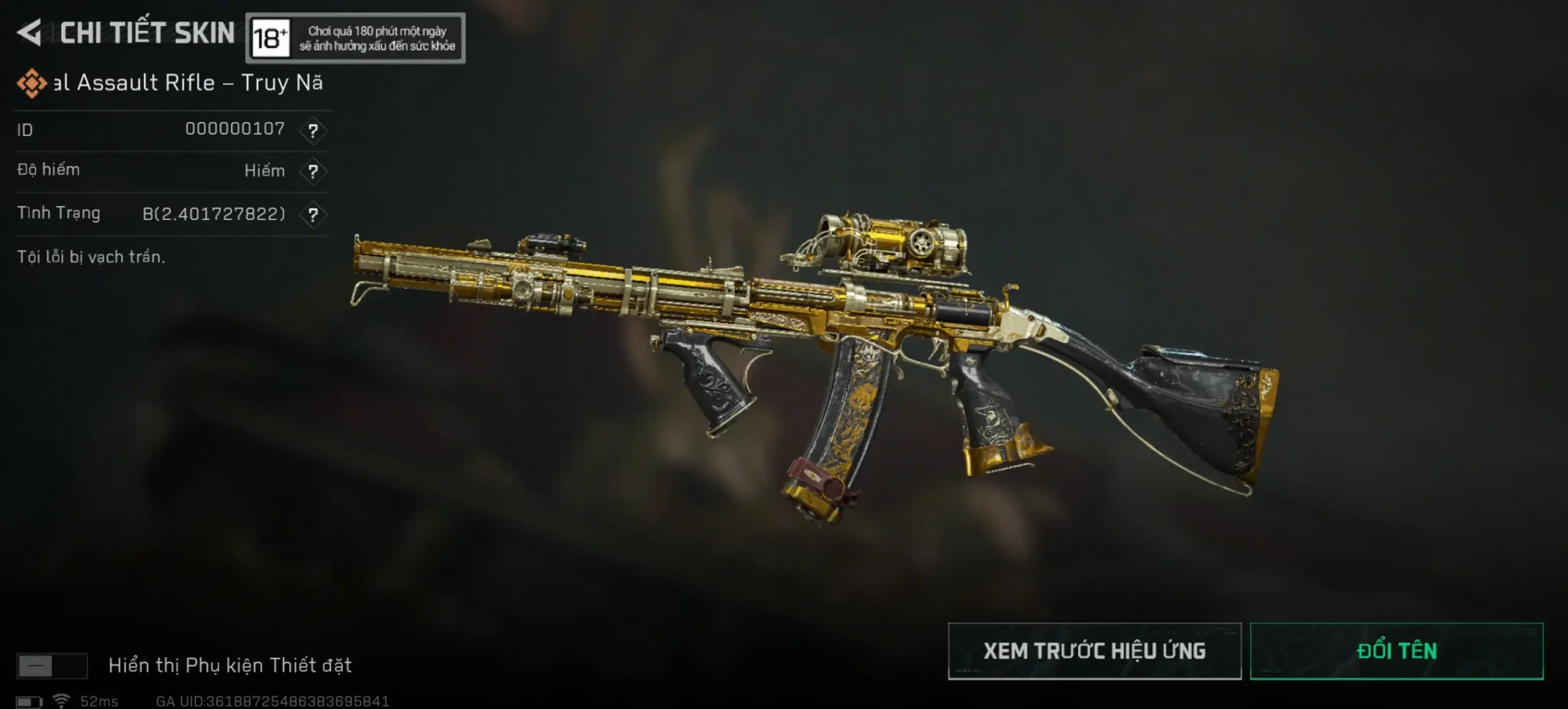The height and width of the screenshot is (709, 1568).
Task: Open the help icon for Tình Trạng
Action: [x=313, y=214]
